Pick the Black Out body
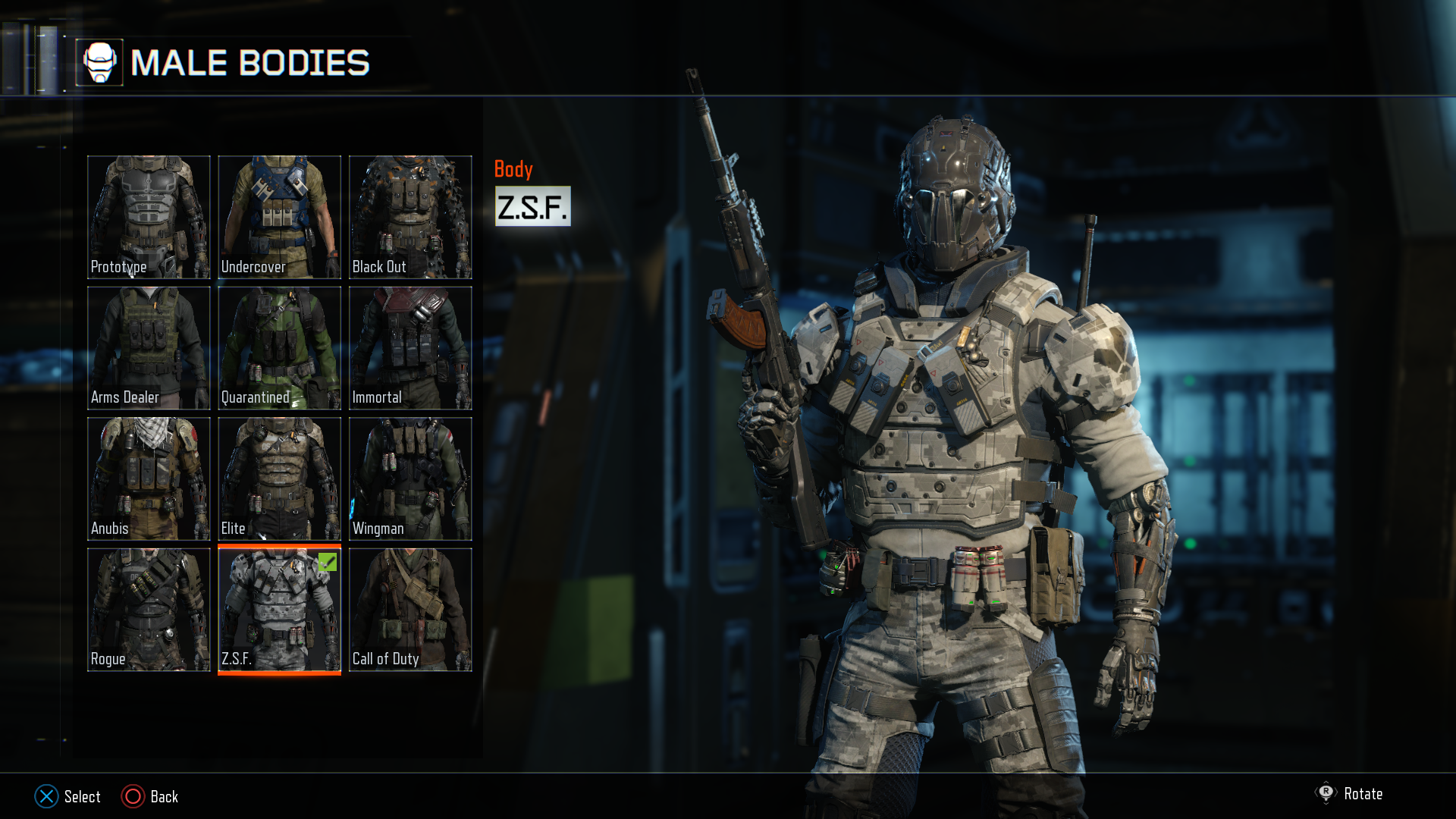1456x819 pixels. pos(410,217)
